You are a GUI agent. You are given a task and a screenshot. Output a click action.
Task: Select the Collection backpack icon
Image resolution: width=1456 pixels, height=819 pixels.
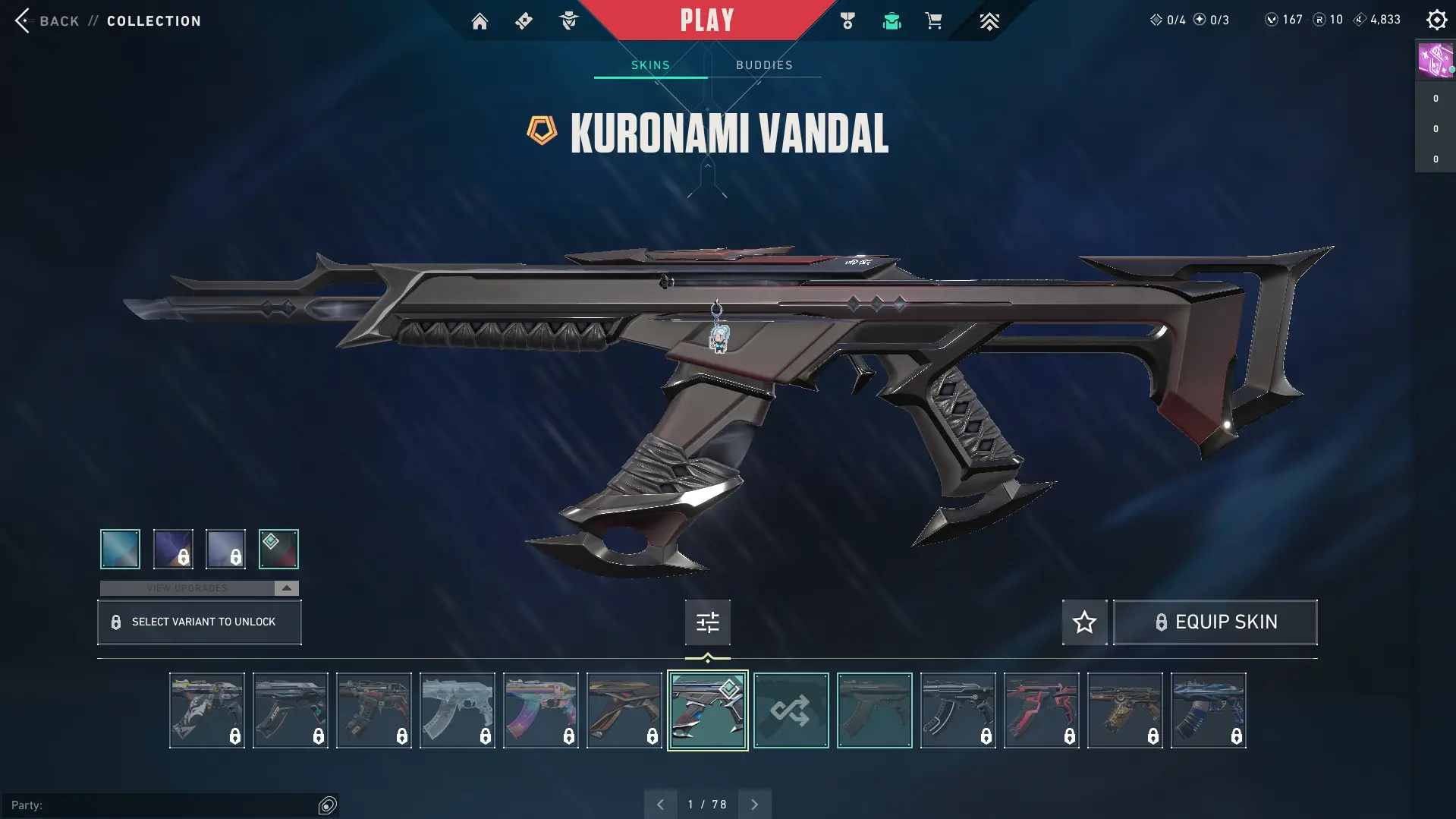click(892, 20)
